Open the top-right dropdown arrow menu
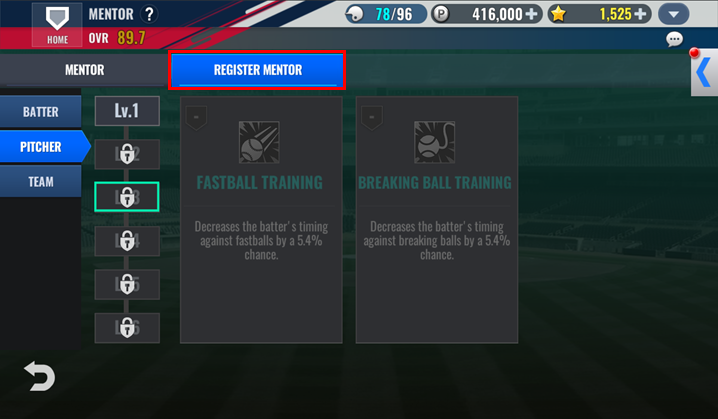The width and height of the screenshot is (718, 419). click(675, 15)
